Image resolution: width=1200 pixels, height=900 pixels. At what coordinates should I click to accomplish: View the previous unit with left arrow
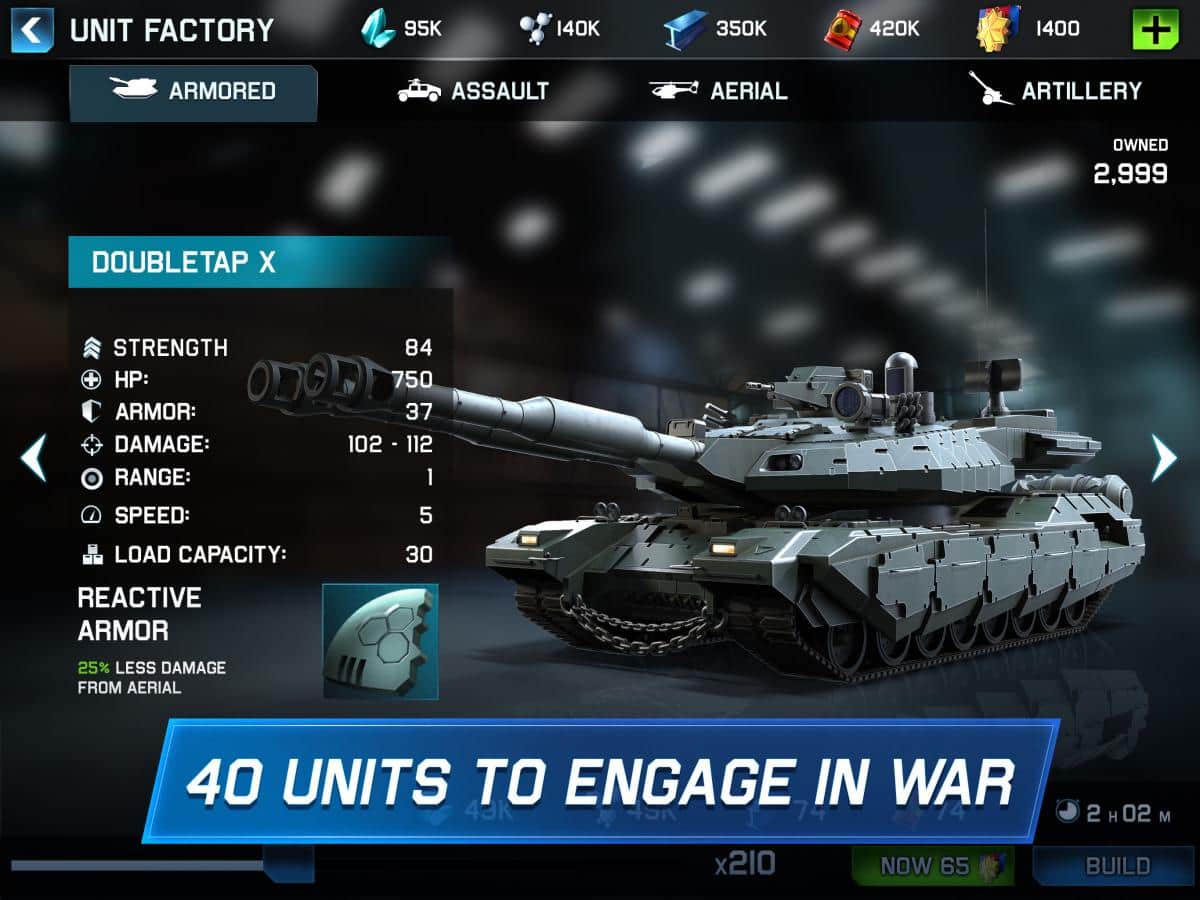click(x=33, y=458)
